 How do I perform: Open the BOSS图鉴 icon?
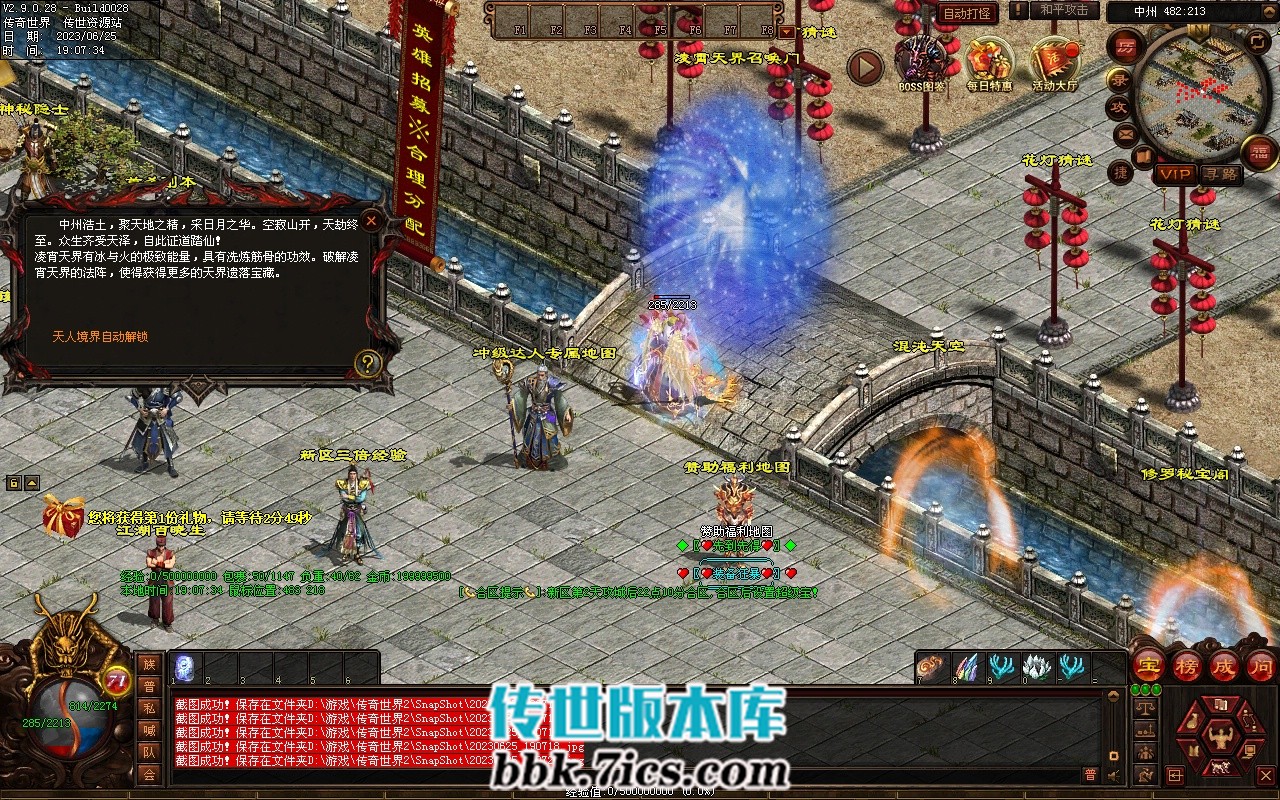pos(921,62)
